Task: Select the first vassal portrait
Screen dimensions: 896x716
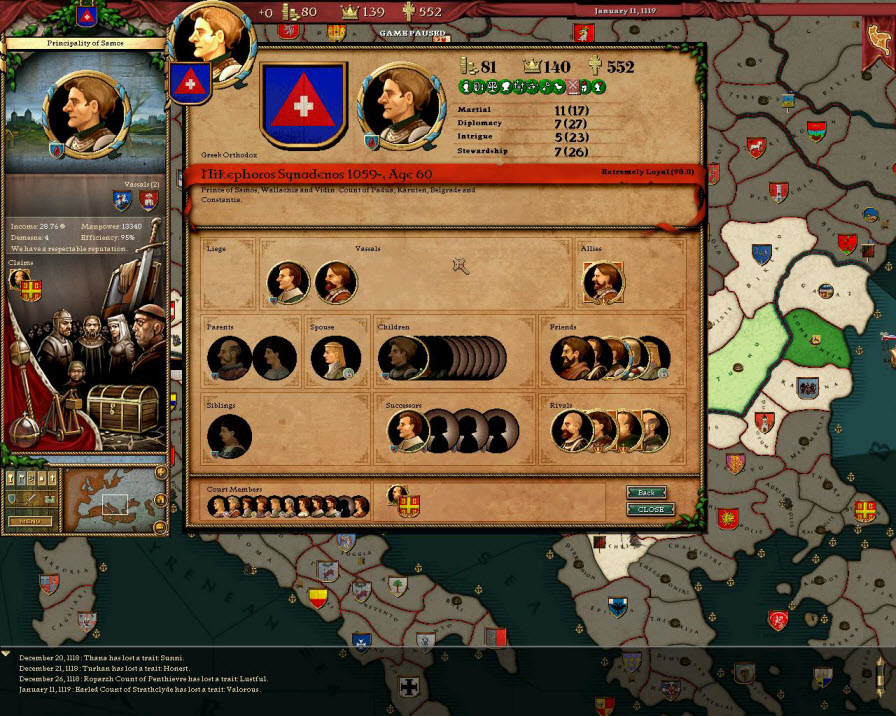Action: (x=288, y=283)
